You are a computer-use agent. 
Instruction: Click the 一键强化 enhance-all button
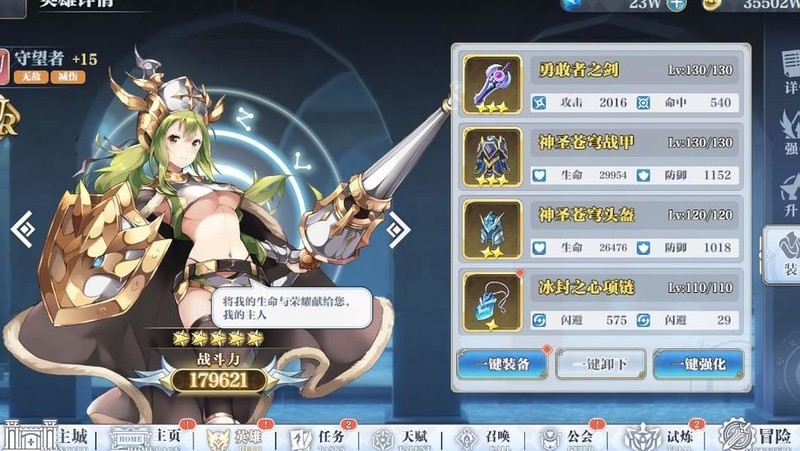(698, 364)
